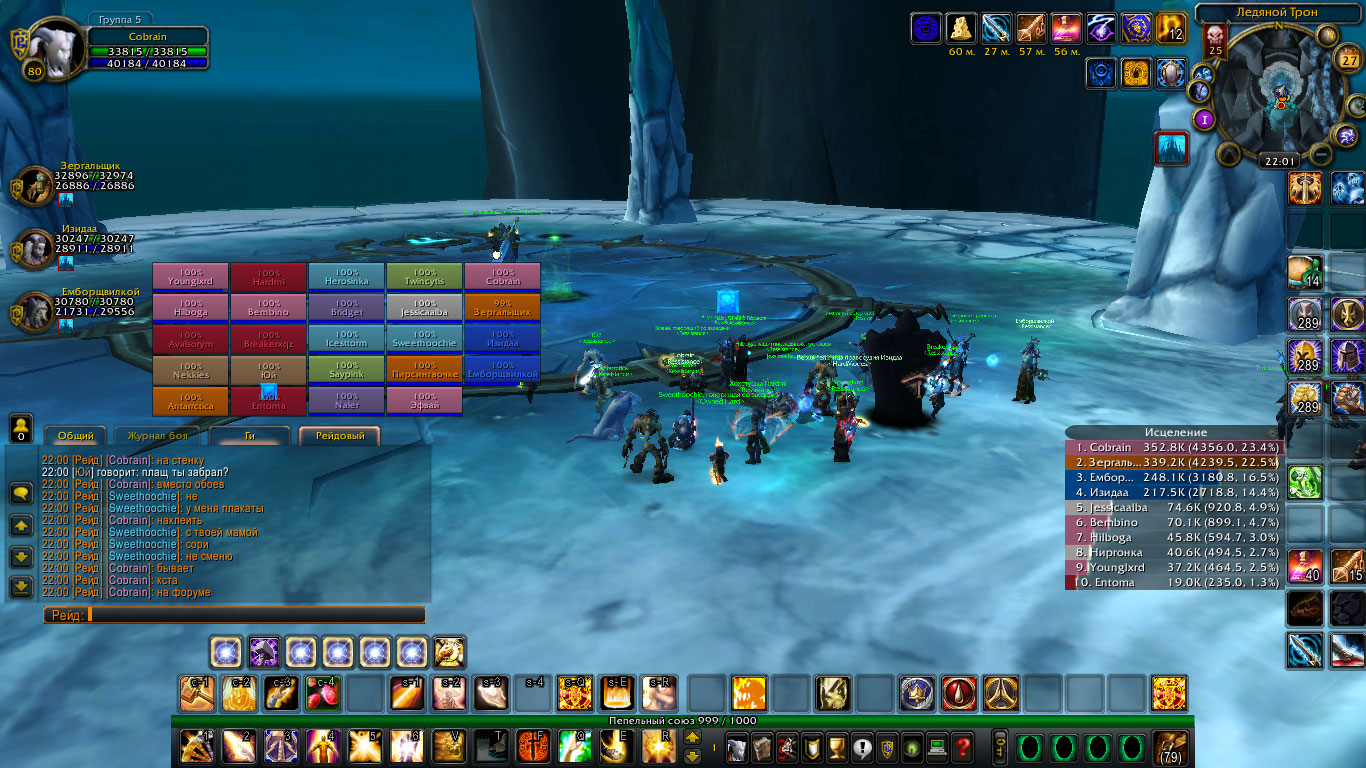Select Jessicaalba in the raid frames
The width and height of the screenshot is (1366, 768).
click(424, 308)
